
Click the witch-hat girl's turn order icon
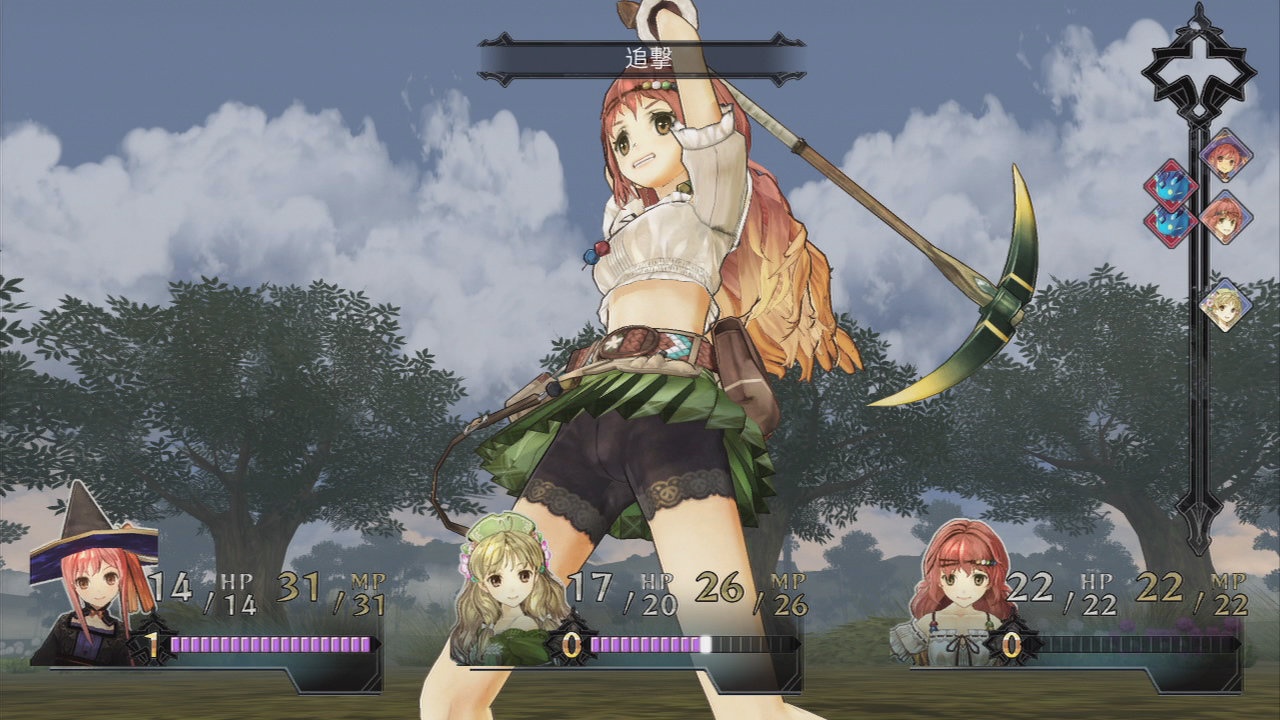point(1225,155)
